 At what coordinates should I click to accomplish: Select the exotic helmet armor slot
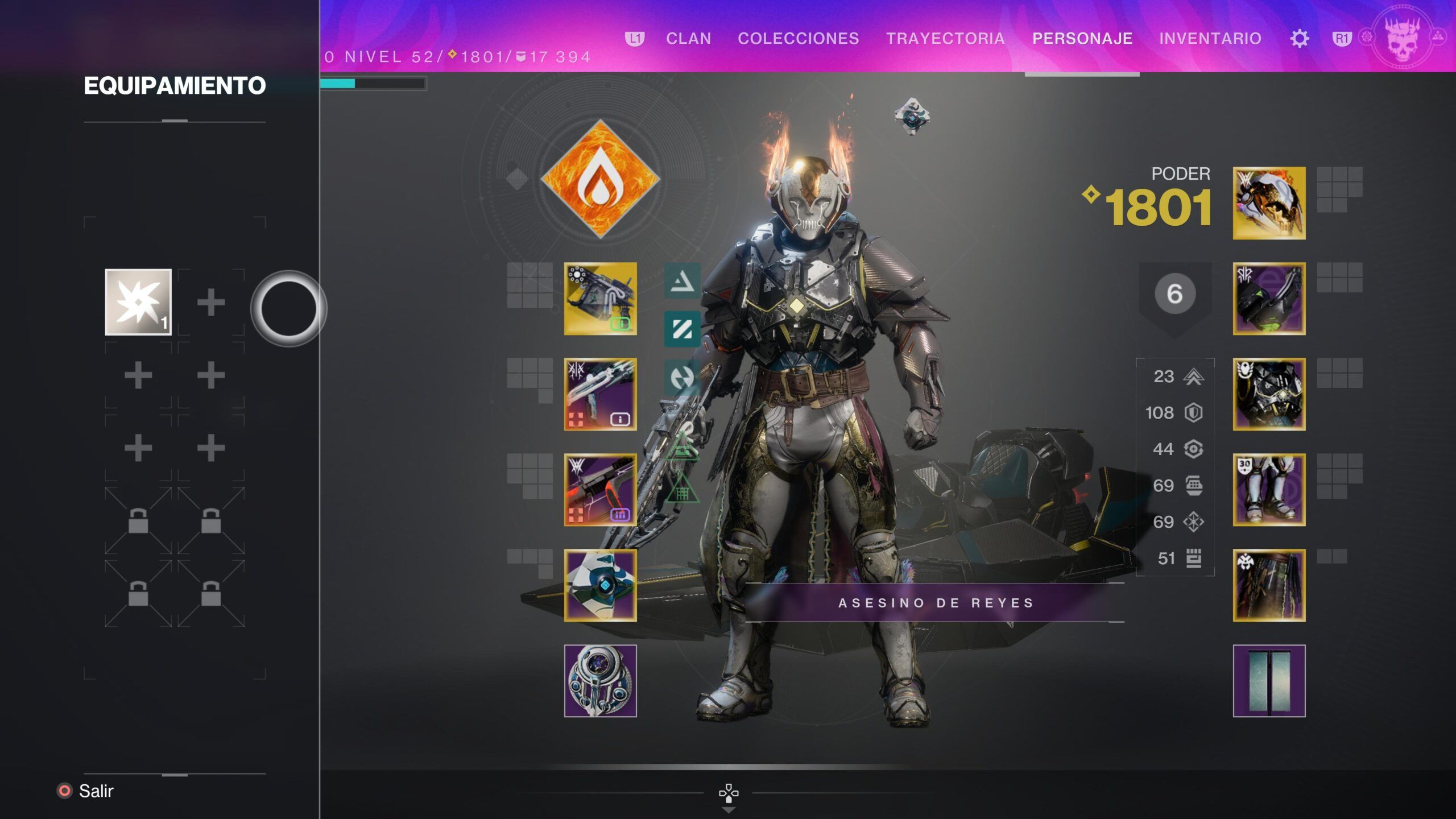(1269, 203)
